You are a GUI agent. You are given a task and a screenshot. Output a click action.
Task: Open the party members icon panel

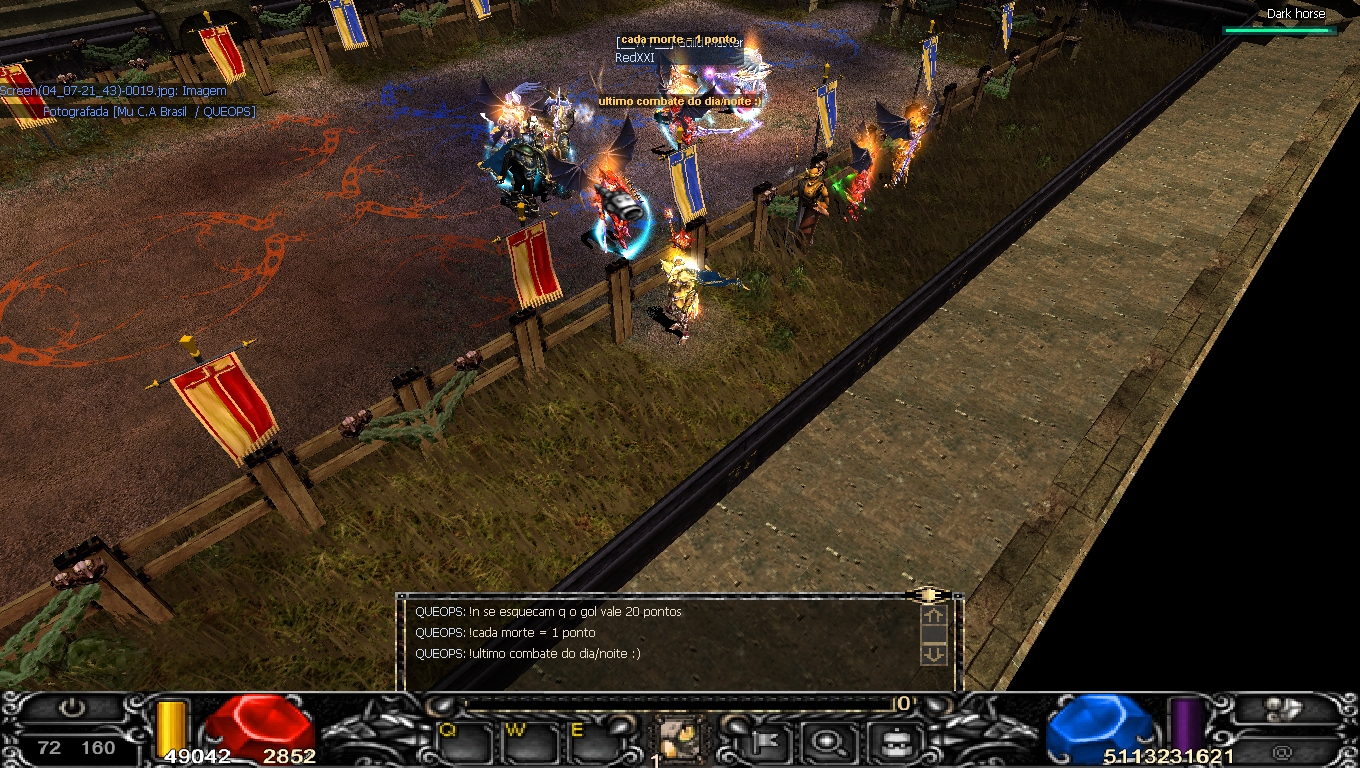point(1283,710)
